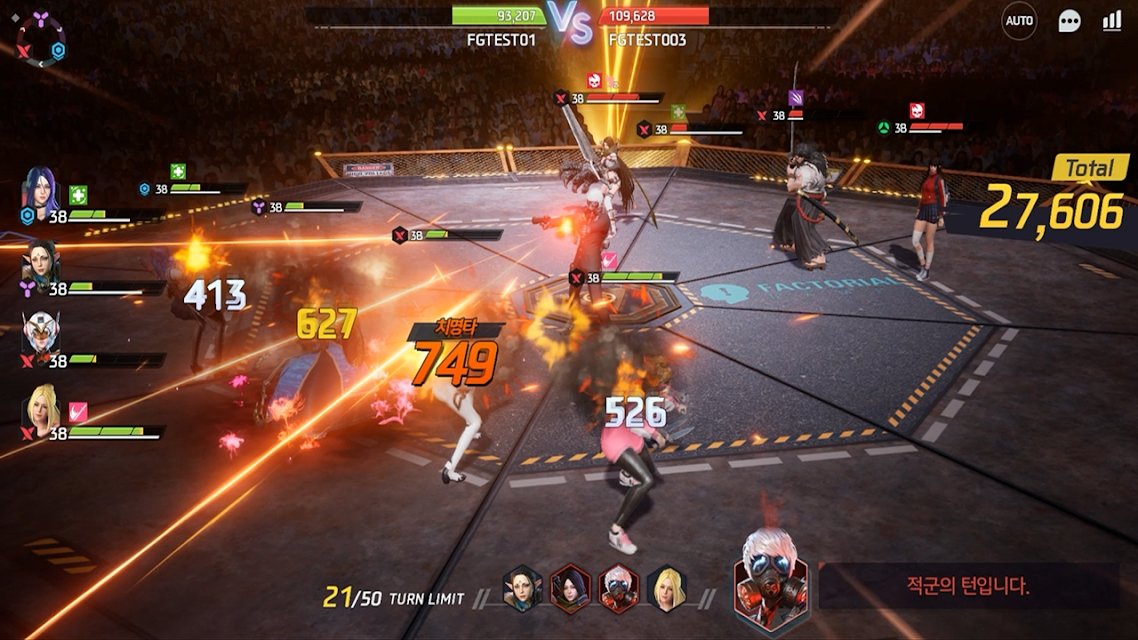Select the elf ally portrait in party list
This screenshot has height=640, width=1138.
point(42,262)
